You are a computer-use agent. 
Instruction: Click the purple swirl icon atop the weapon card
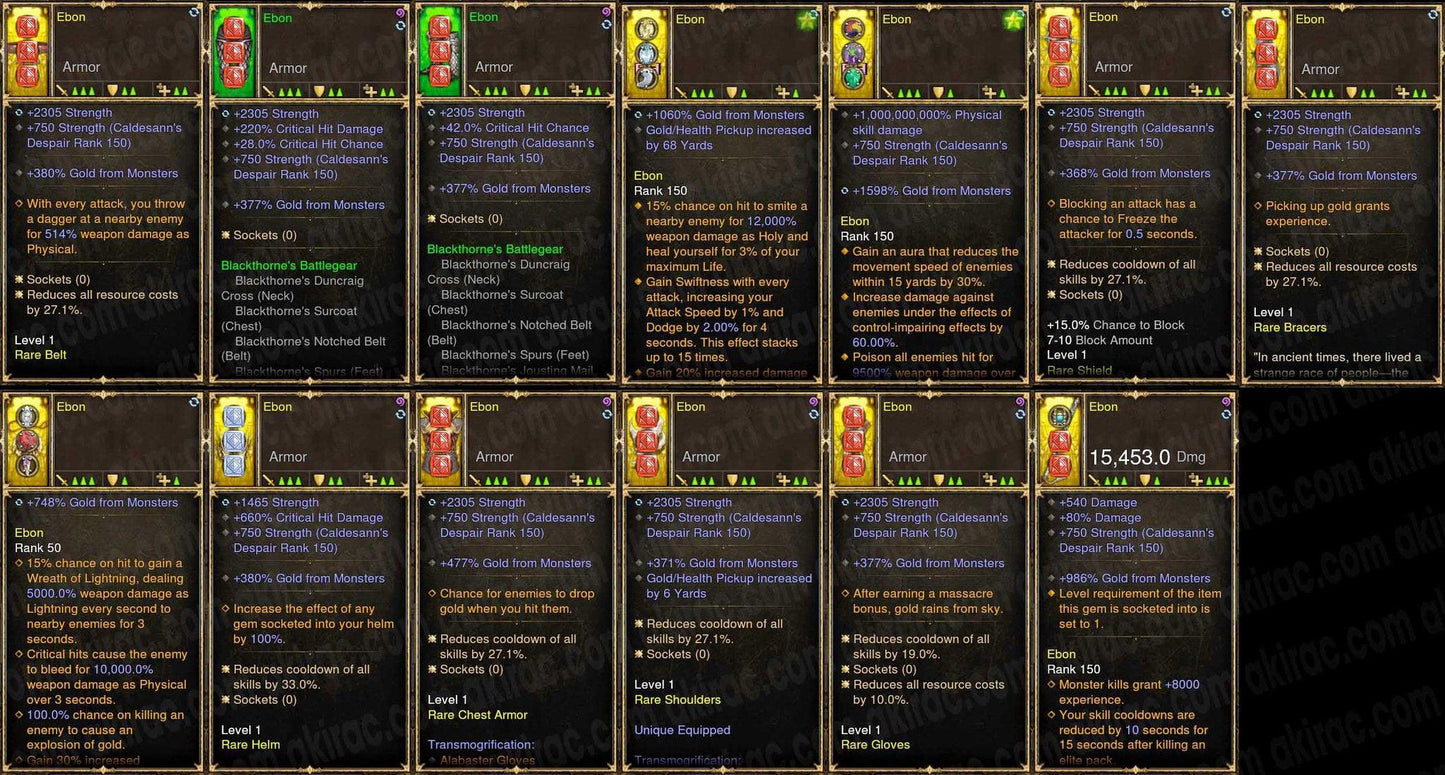point(1228,402)
